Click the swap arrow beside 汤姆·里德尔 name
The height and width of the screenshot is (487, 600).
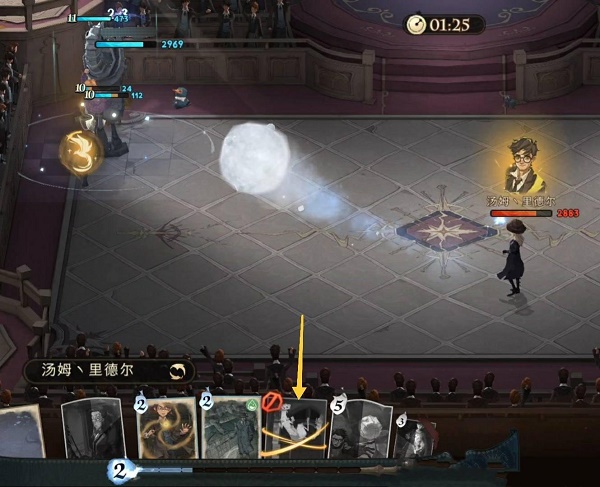[179, 371]
